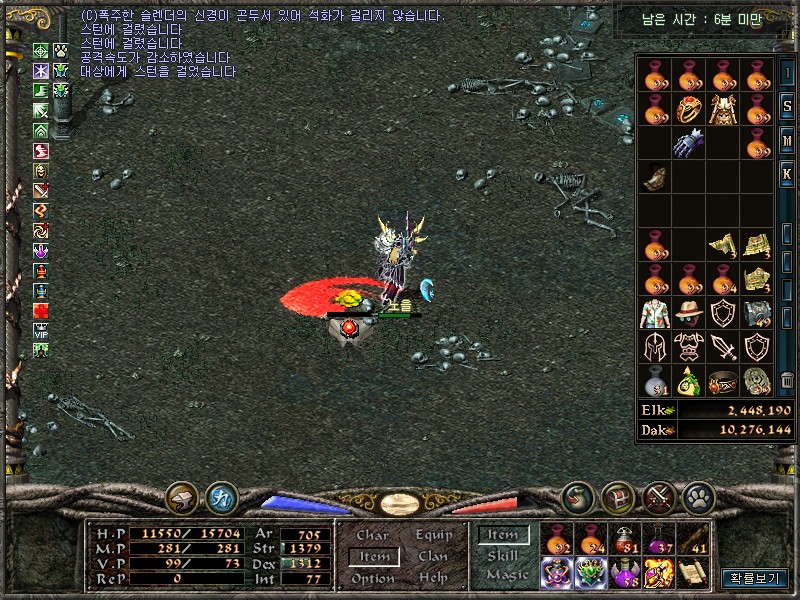The height and width of the screenshot is (600, 800).
Task: Open the Option menu
Action: pyautogui.click(x=372, y=578)
